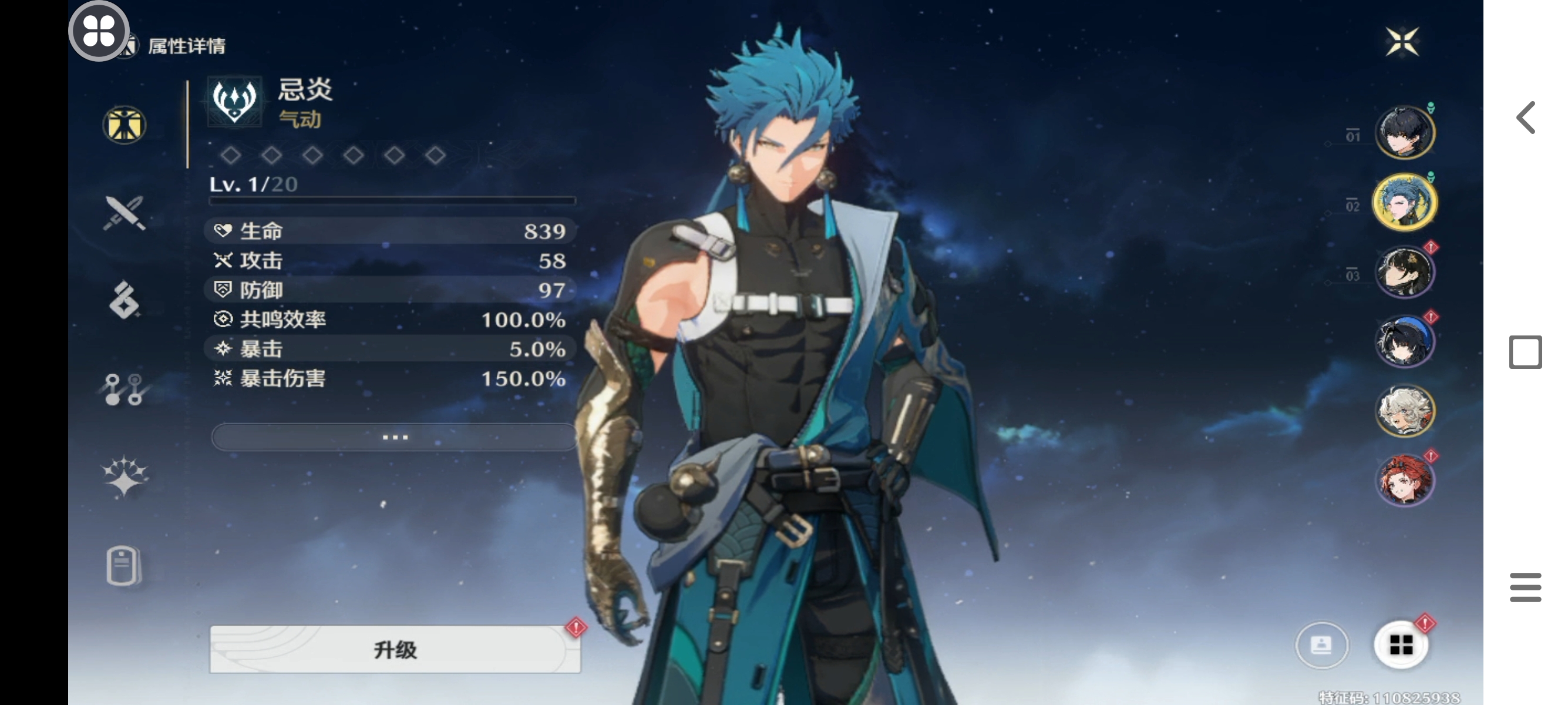Tap the Android back arrow

pos(1525,117)
